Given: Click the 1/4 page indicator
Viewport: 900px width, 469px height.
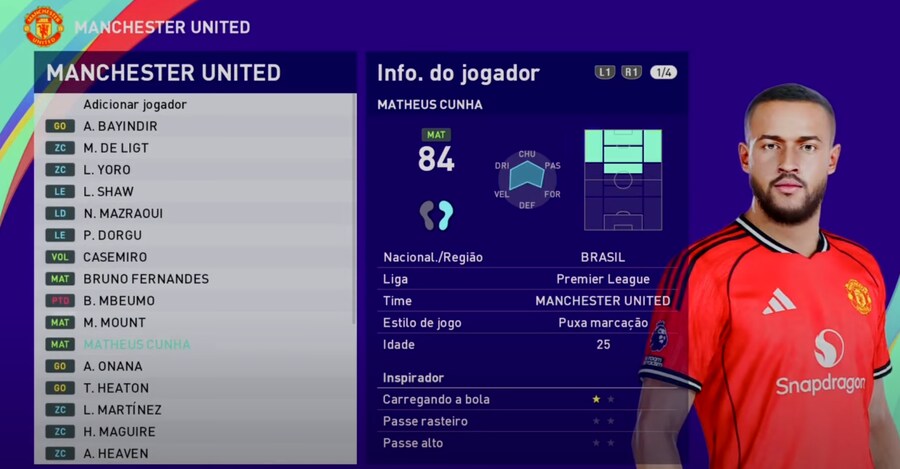Looking at the screenshot, I should pyautogui.click(x=663, y=72).
